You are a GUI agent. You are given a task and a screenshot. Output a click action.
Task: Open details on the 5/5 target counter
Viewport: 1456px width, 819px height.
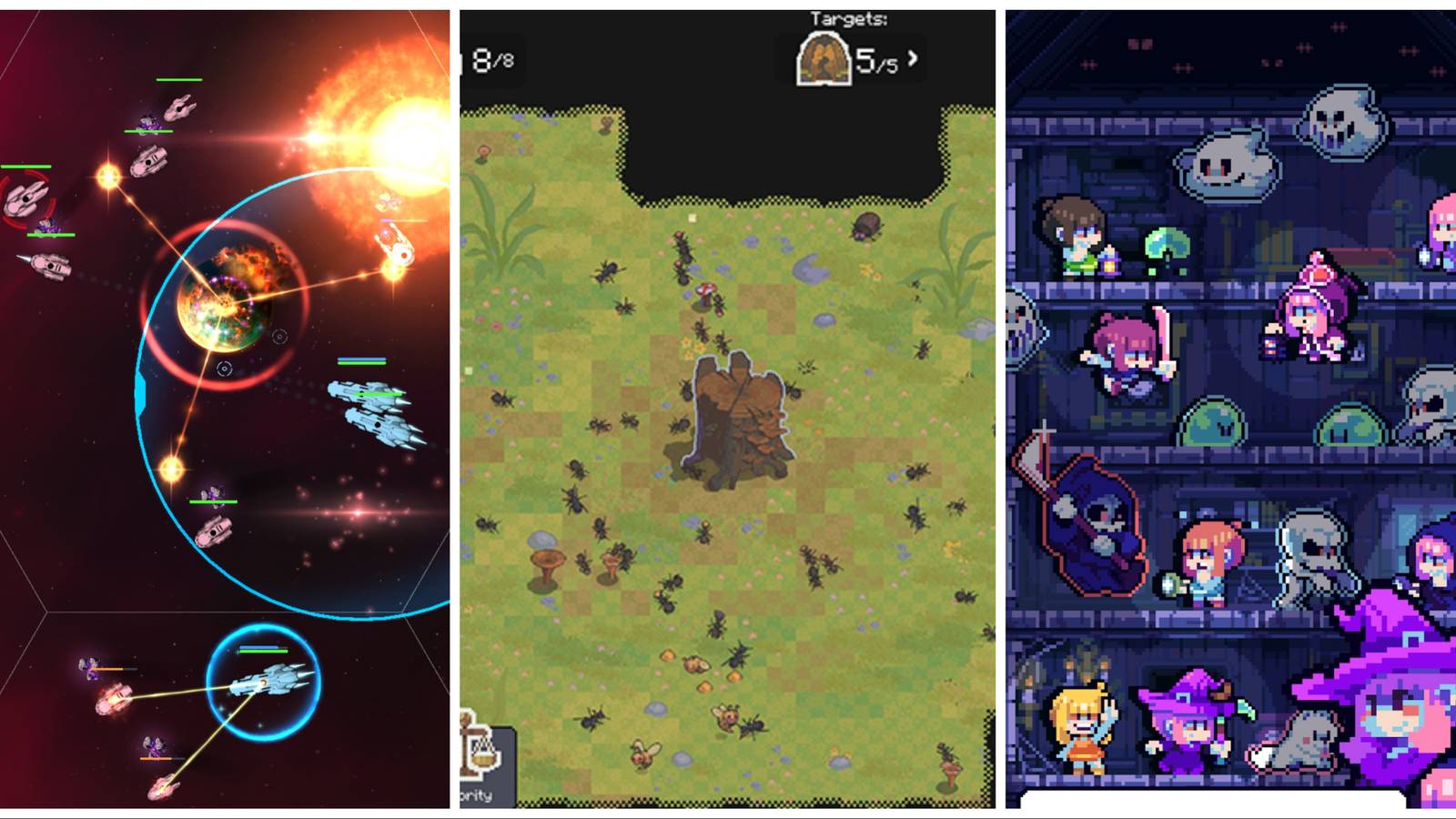875,62
